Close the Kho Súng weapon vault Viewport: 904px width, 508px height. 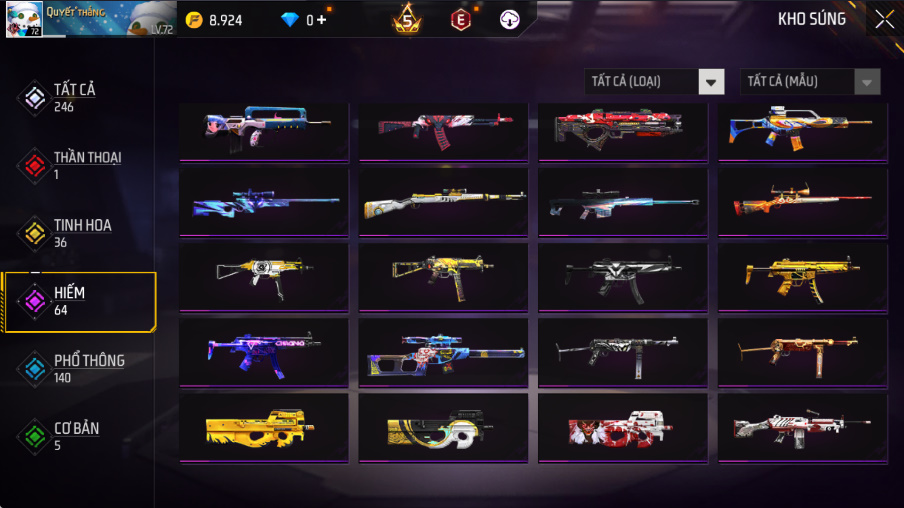884,19
